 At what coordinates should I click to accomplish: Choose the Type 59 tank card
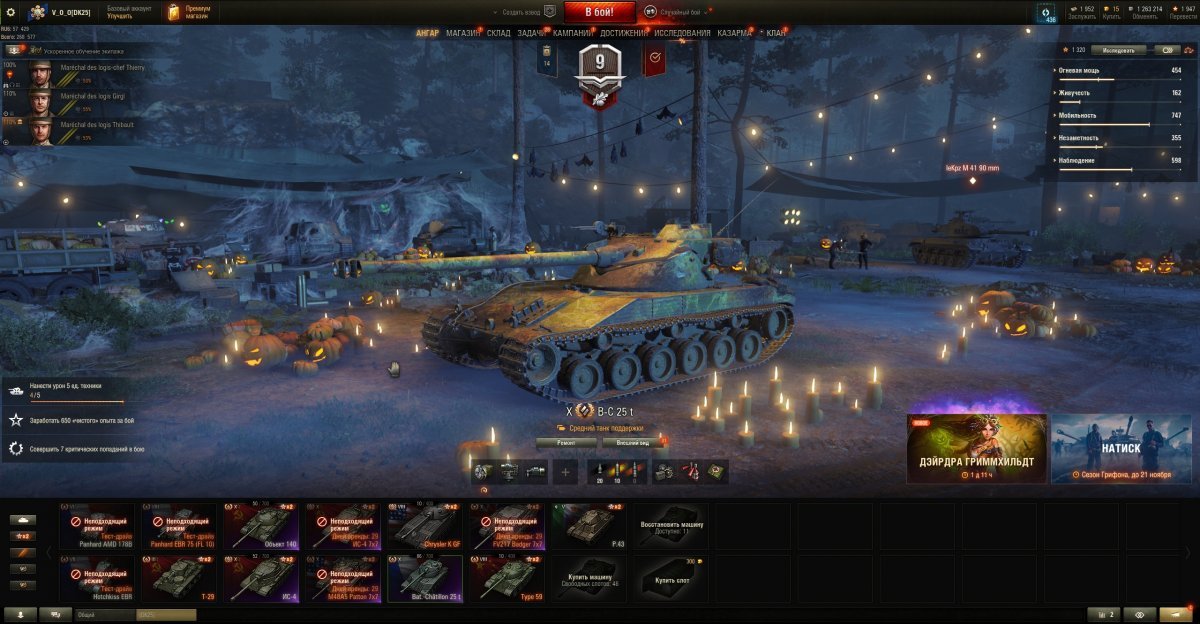coord(507,578)
